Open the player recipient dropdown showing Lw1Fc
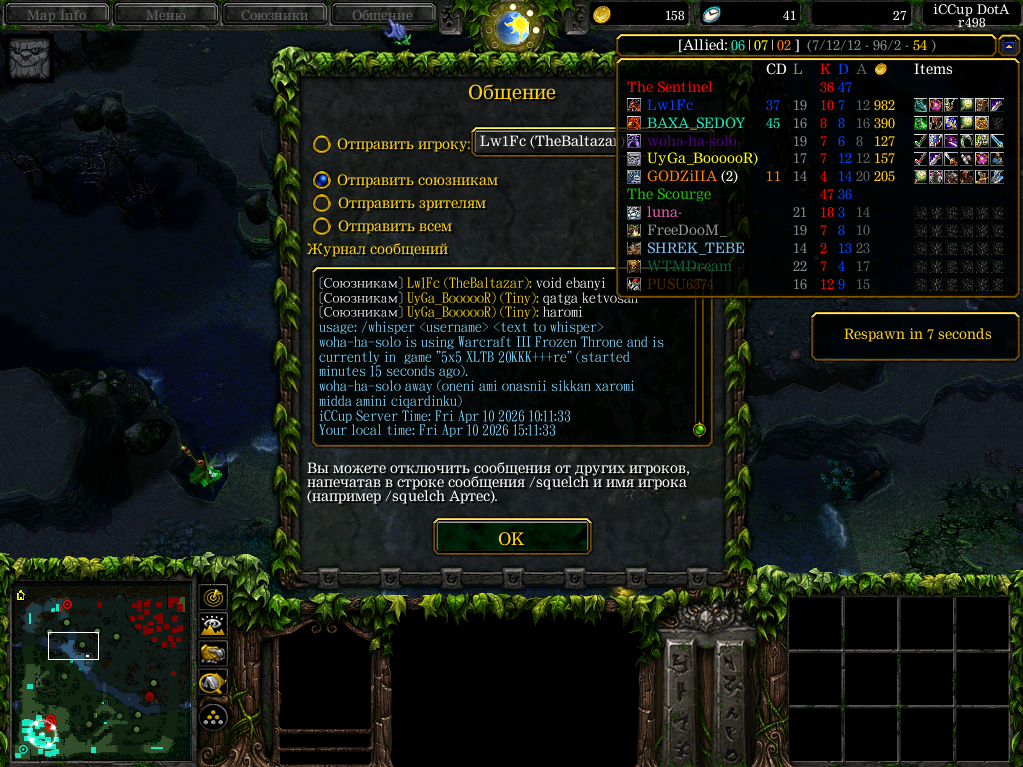Viewport: 1023px width, 767px height. coord(546,142)
